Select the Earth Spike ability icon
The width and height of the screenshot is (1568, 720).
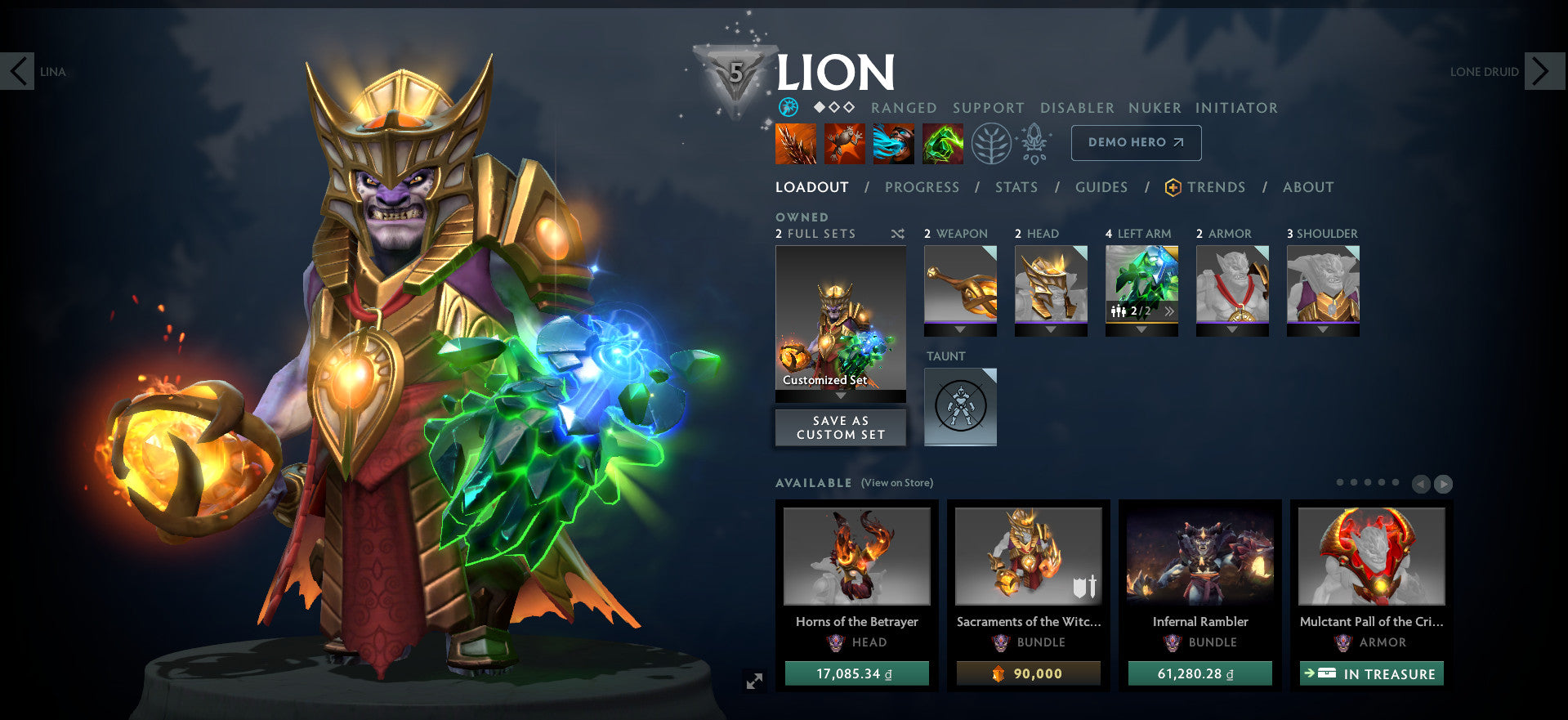[x=795, y=144]
